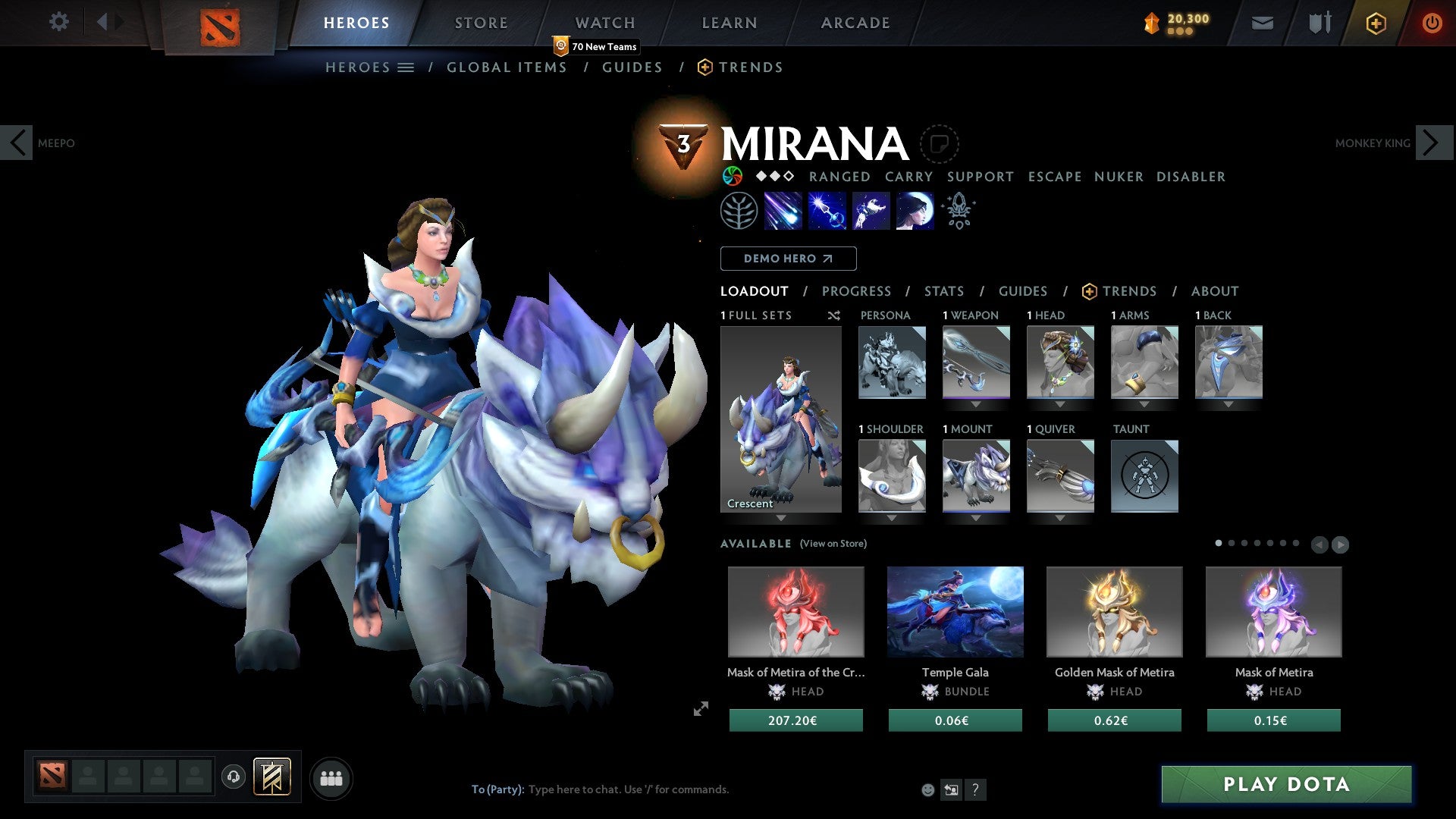Open the Arcade menu
Screen dimensions: 1456x819
tap(855, 23)
